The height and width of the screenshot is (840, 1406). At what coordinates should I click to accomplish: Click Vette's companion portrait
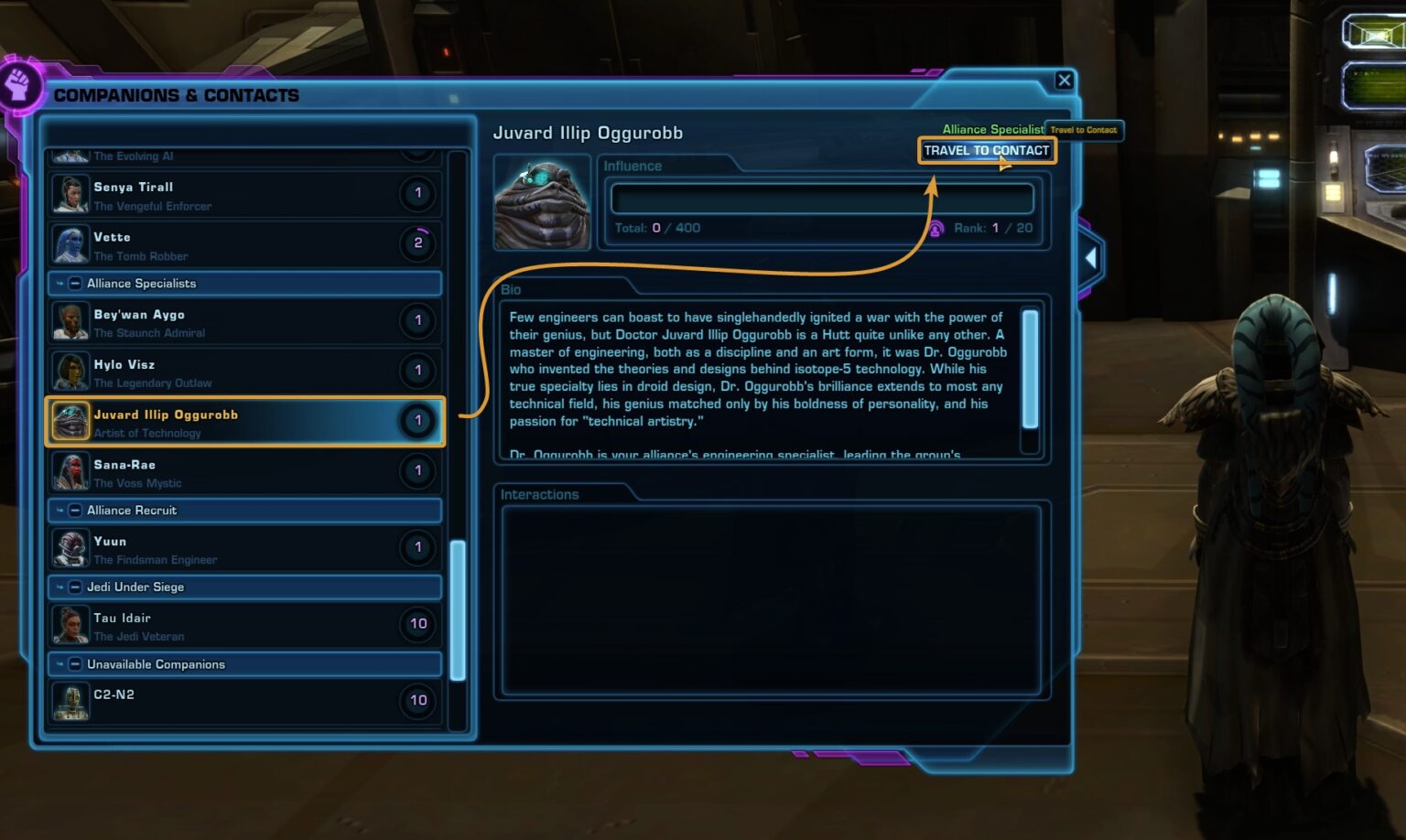70,243
